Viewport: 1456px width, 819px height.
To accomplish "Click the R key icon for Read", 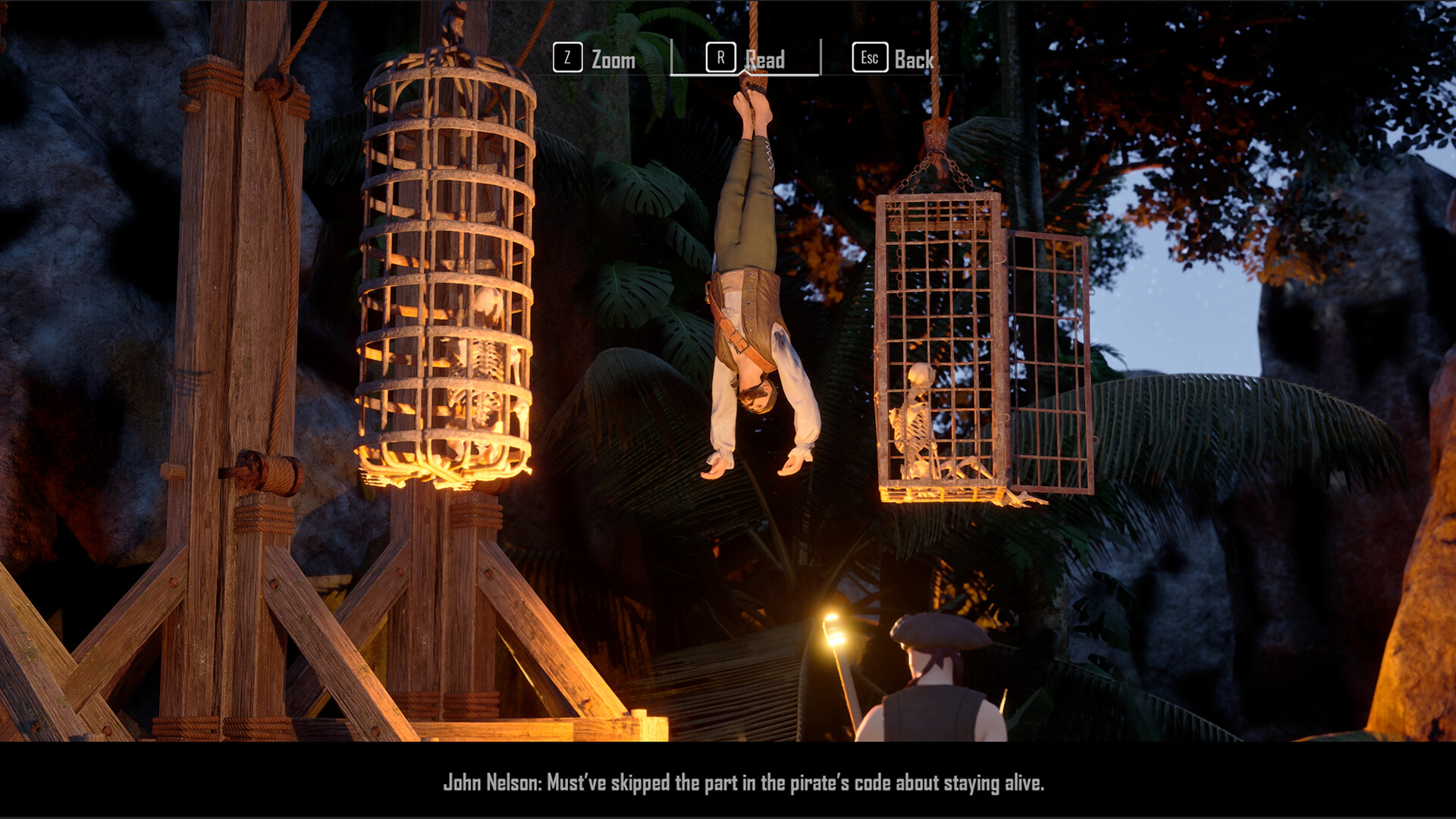I will click(x=721, y=58).
